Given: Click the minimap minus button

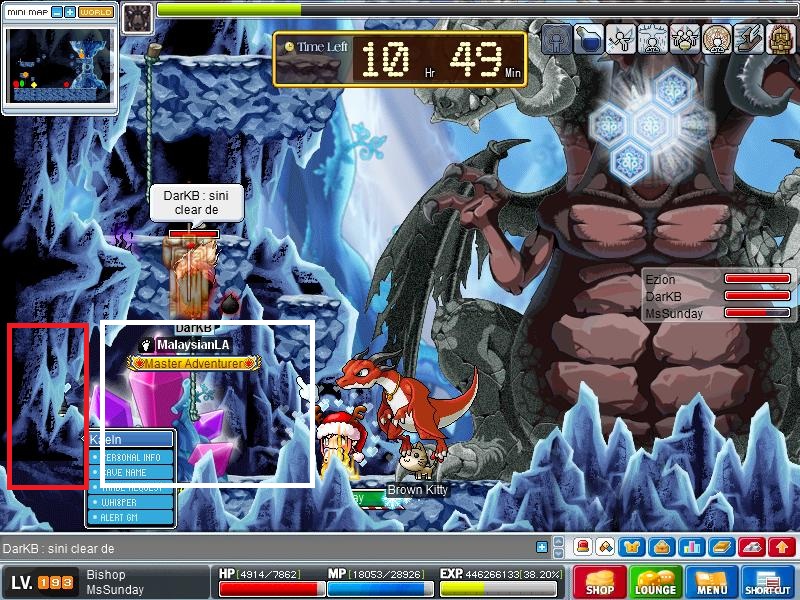Looking at the screenshot, I should [x=56, y=13].
